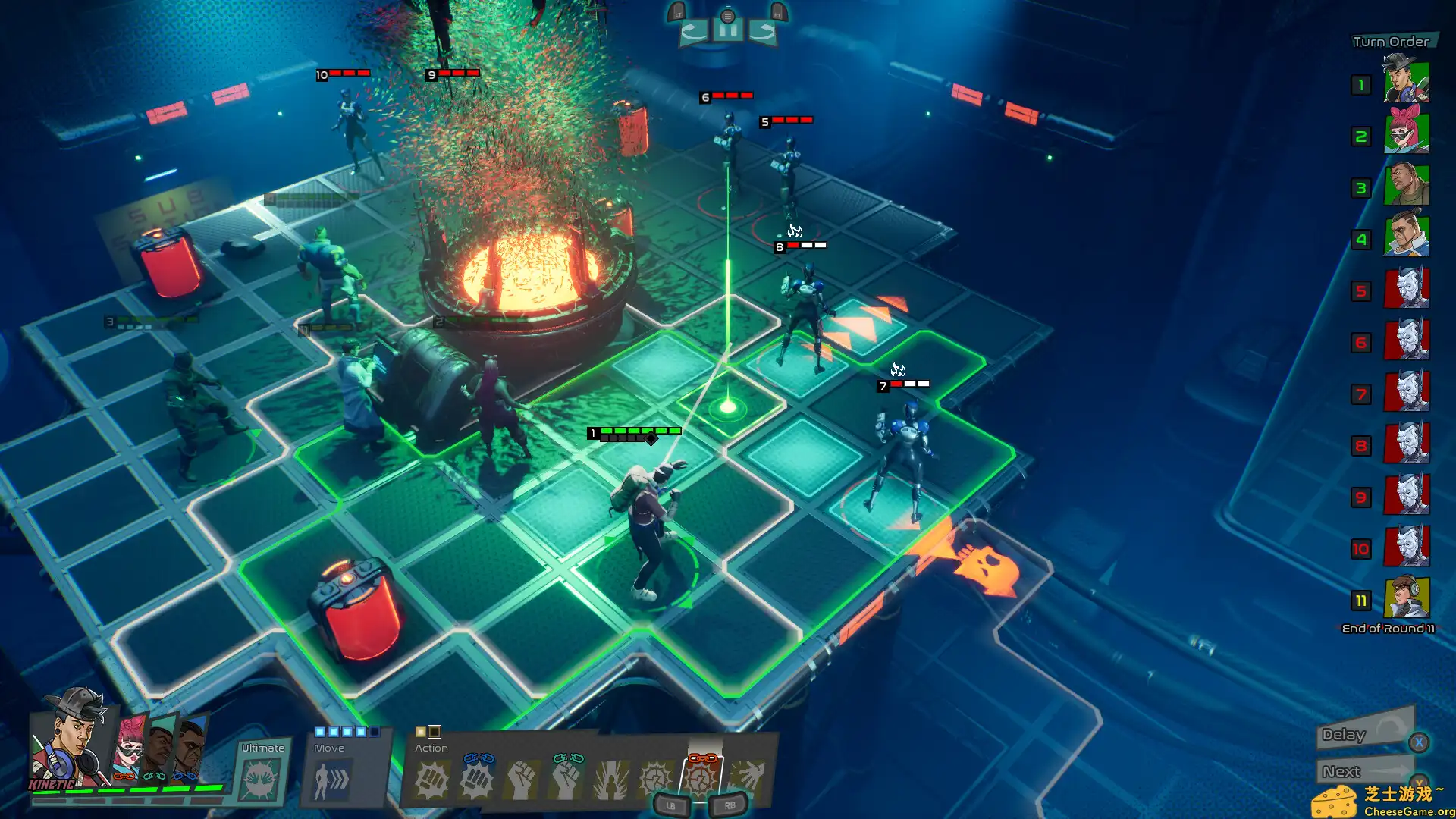
Task: Choose turn order portrait number 11
Action: click(x=1407, y=598)
